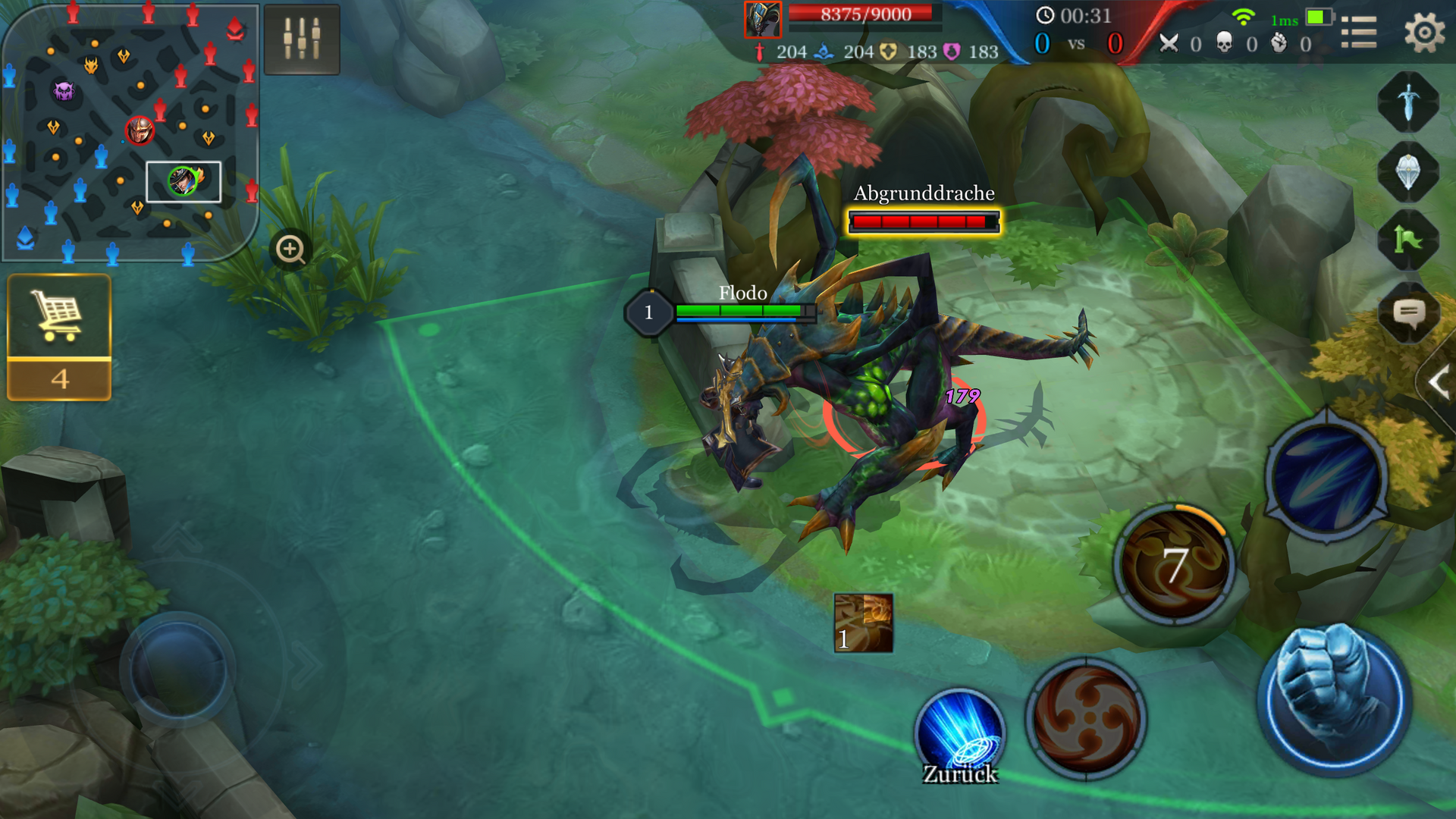Click the magnifier zoom button beside minimap
This screenshot has width=1456, height=819.
[x=290, y=249]
